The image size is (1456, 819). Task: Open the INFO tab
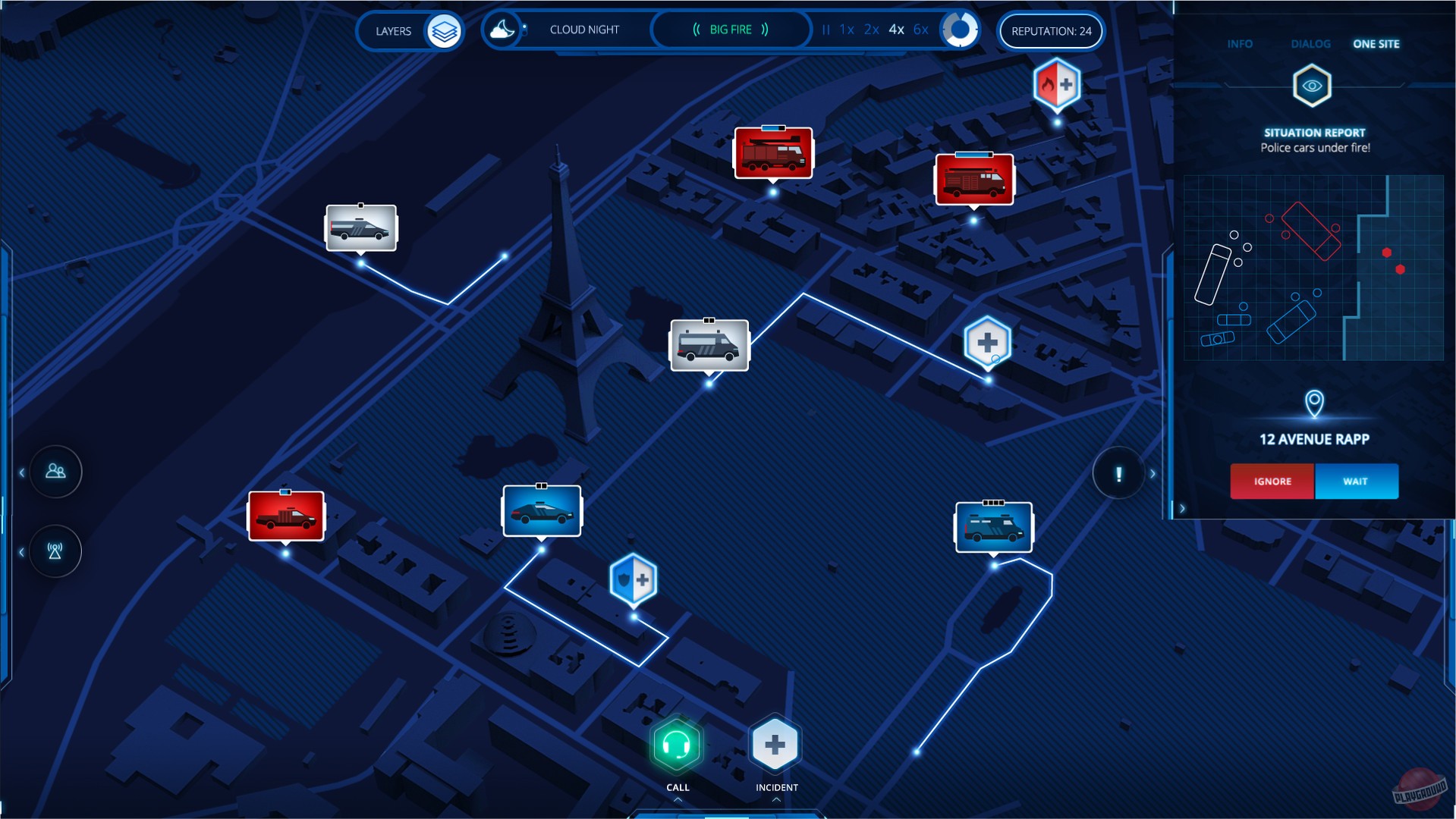click(x=1239, y=44)
